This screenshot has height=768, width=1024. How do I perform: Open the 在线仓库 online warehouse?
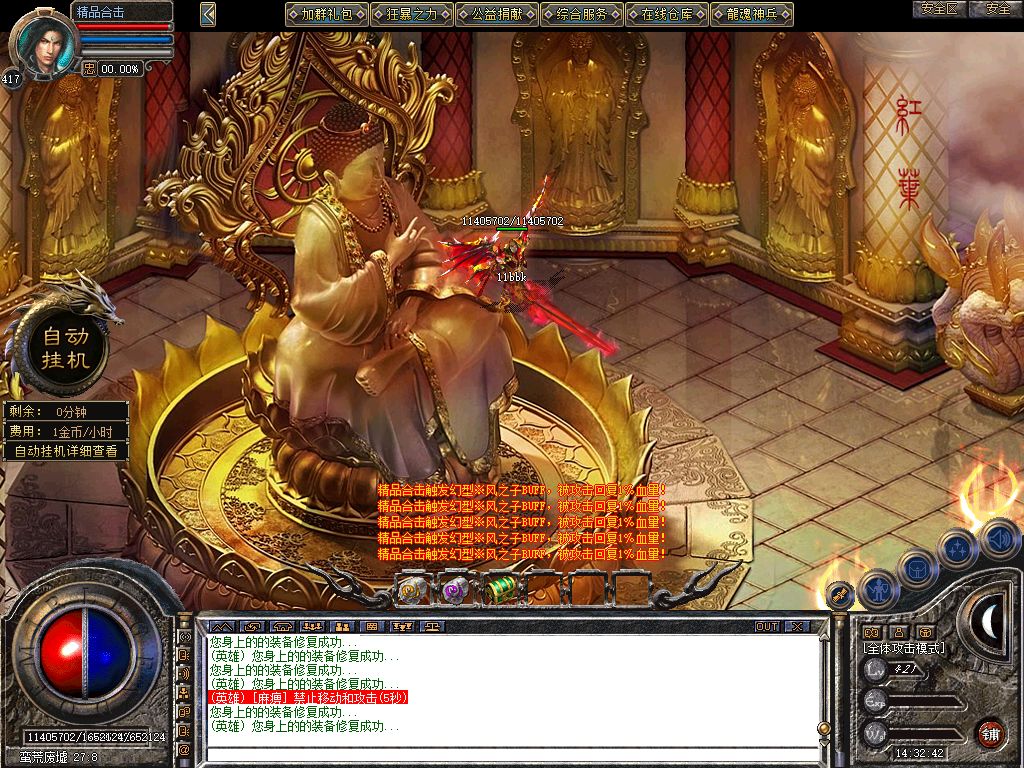[667, 14]
